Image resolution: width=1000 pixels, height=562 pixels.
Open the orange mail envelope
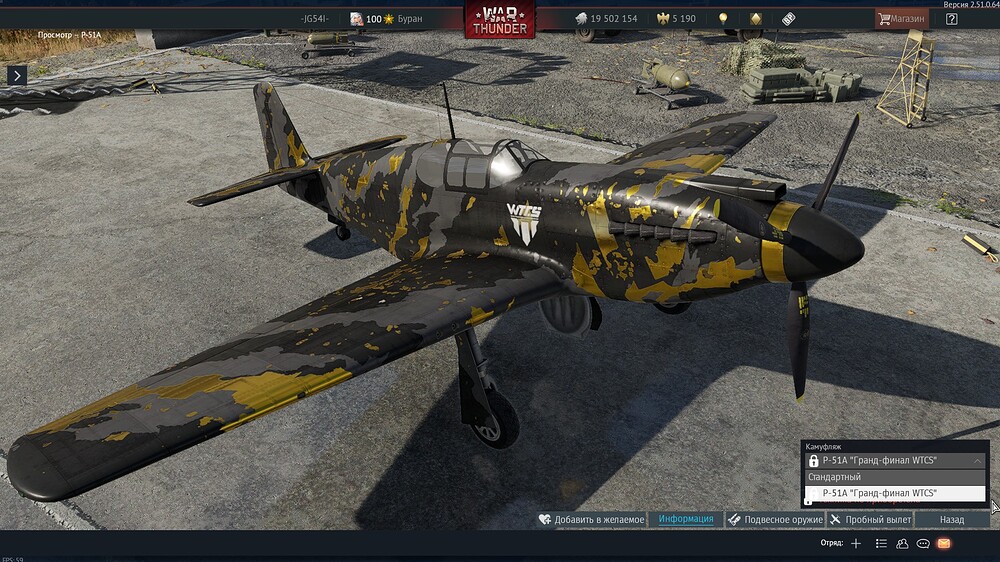tap(944, 543)
